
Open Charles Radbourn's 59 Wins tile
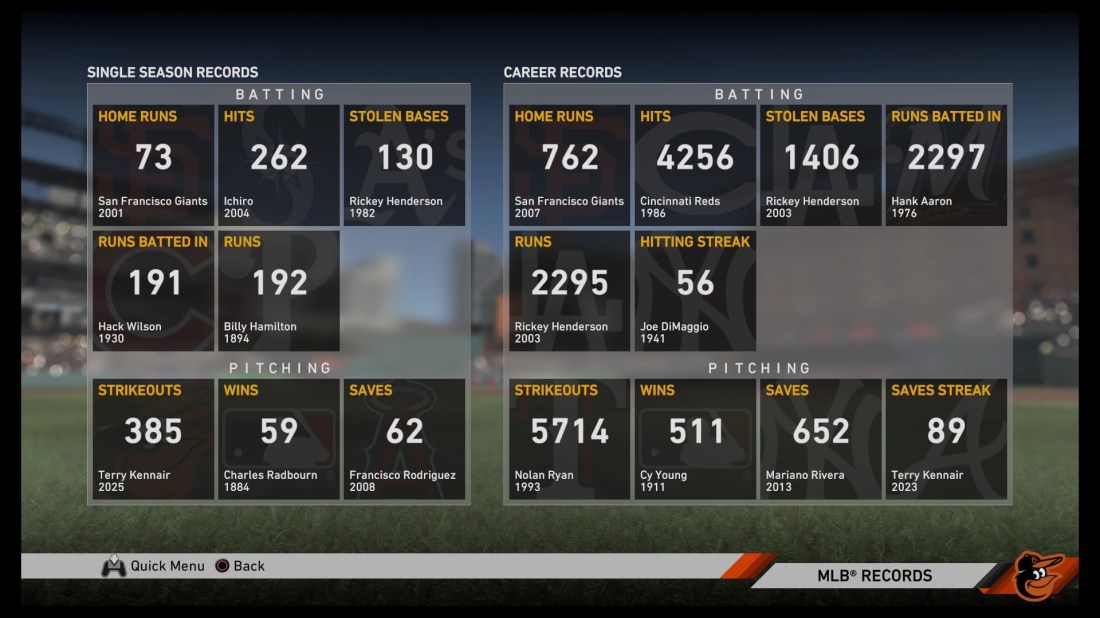point(279,439)
